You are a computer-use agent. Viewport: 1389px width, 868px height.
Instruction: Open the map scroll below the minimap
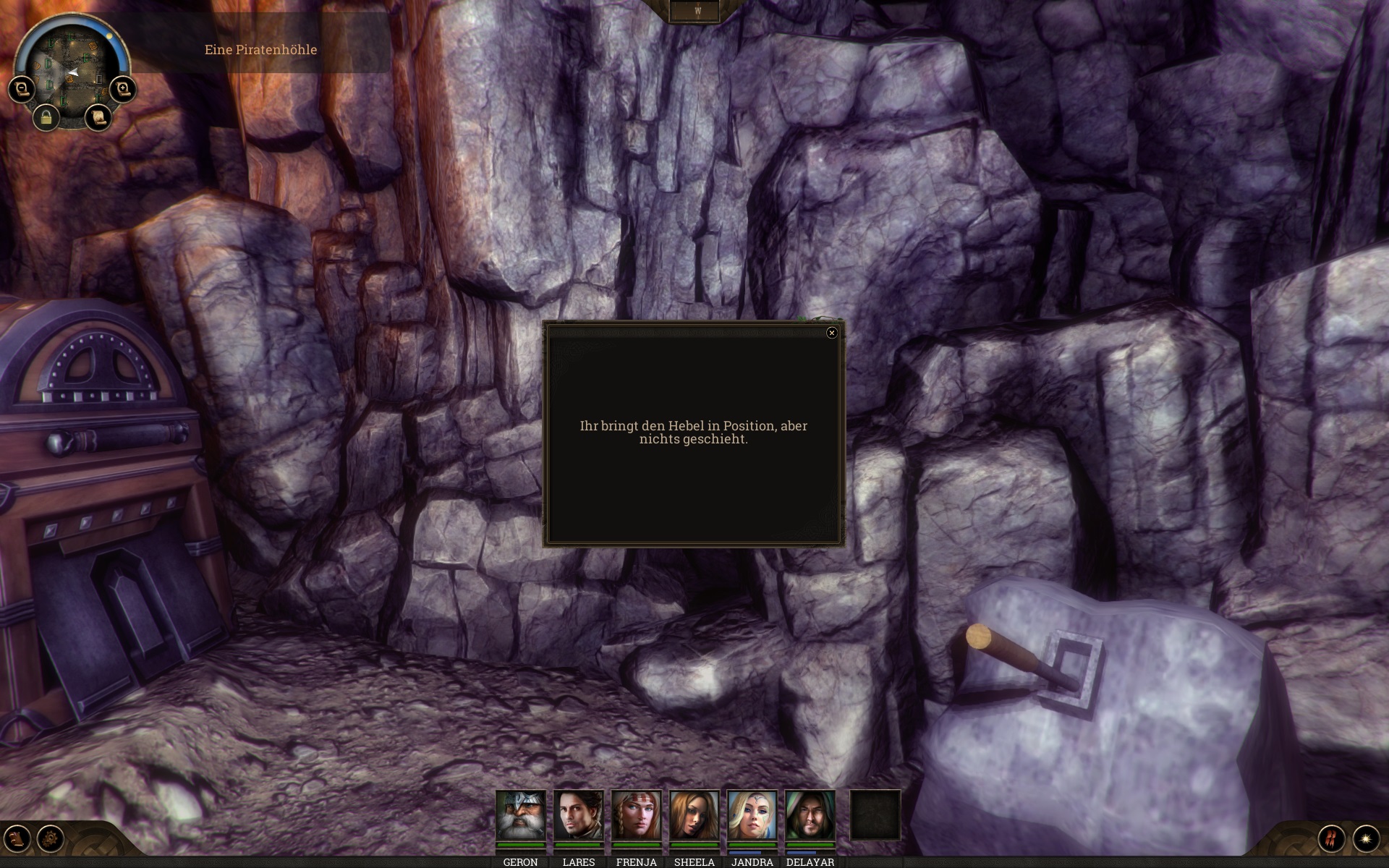[98, 117]
